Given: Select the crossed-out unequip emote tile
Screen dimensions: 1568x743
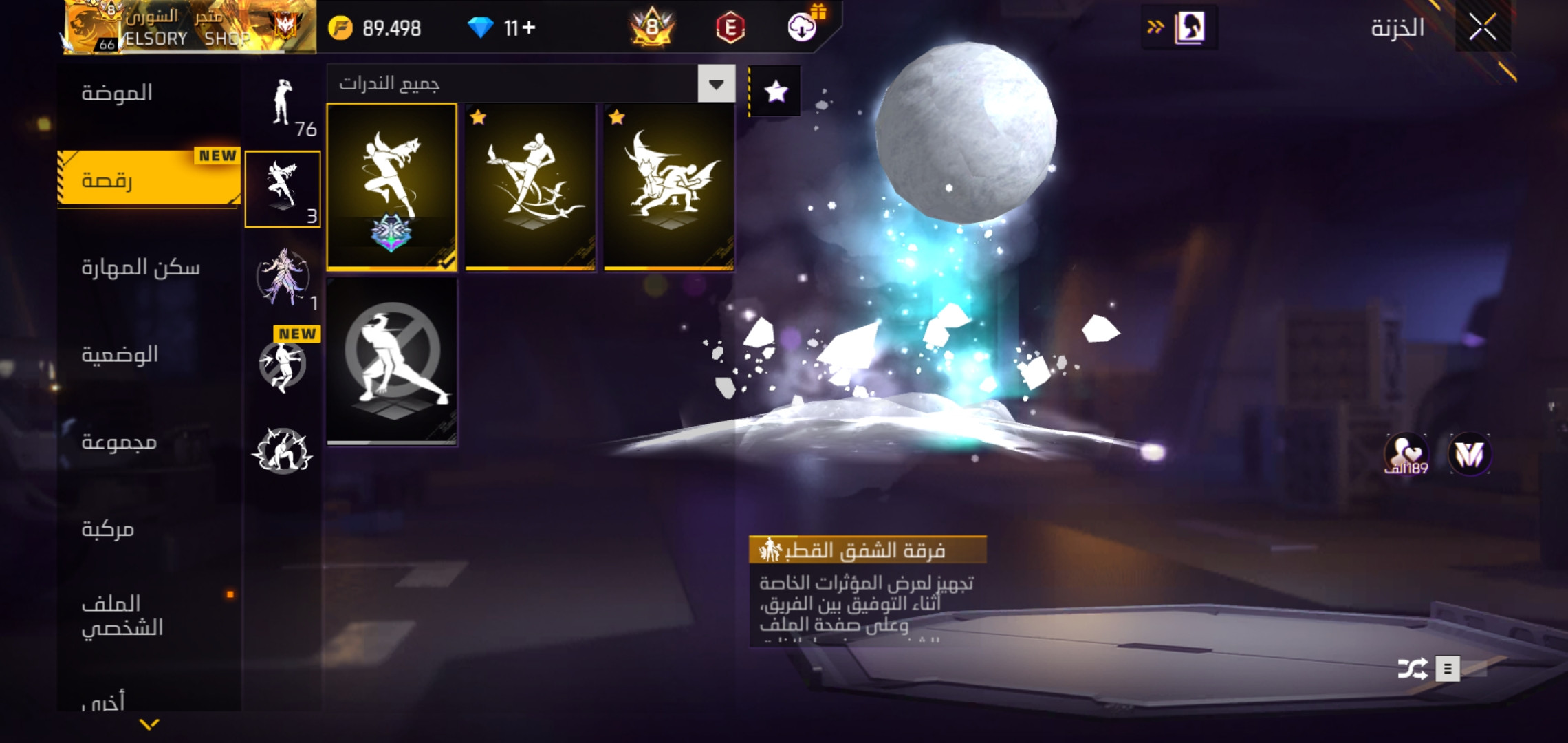Looking at the screenshot, I should 391,360.
